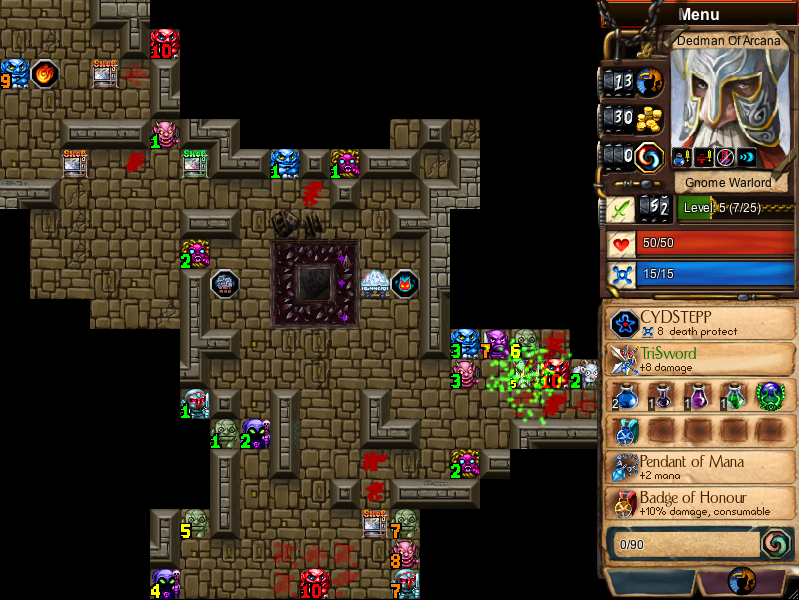Viewport: 799px width, 600px height.
Task: Cast the CYDSTEPP death protect glyph
Action: pyautogui.click(x=626, y=323)
